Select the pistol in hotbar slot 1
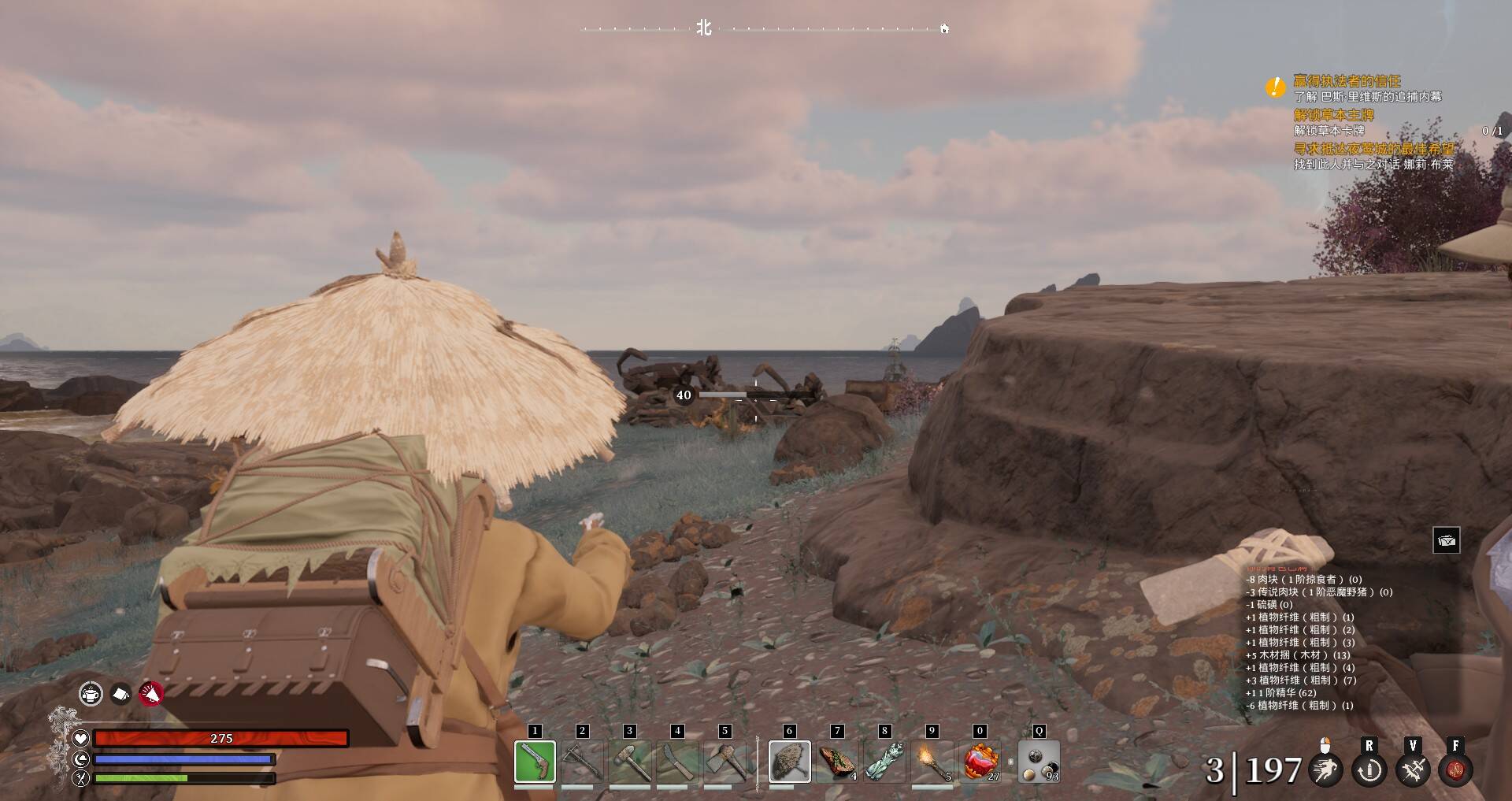This screenshot has width=1512, height=801. click(535, 762)
